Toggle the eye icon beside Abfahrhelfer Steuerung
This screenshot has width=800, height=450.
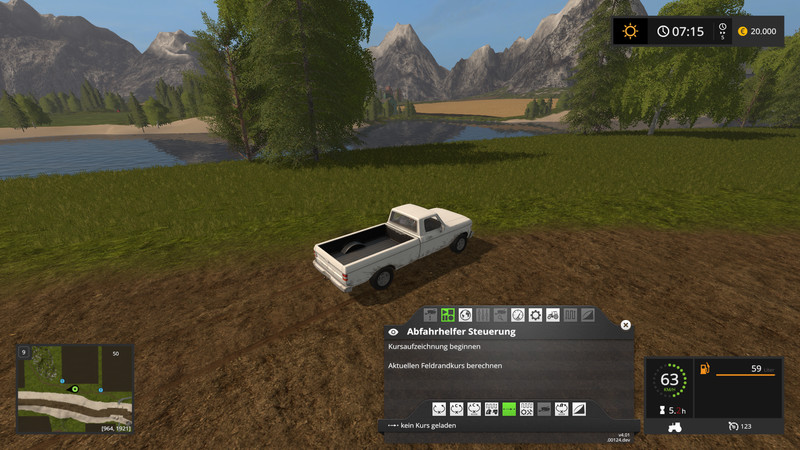(x=393, y=331)
